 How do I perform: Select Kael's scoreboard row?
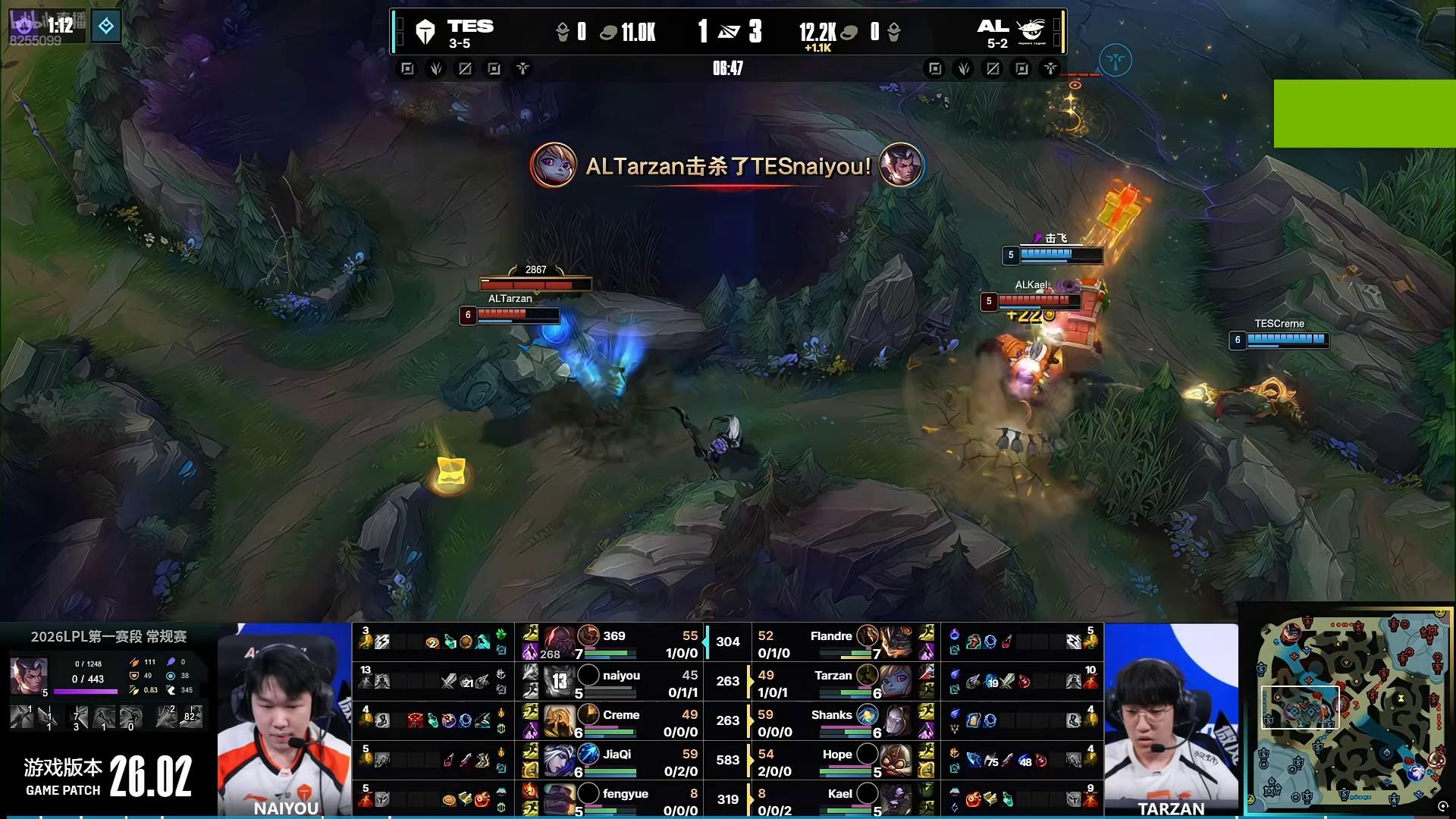[x=834, y=800]
